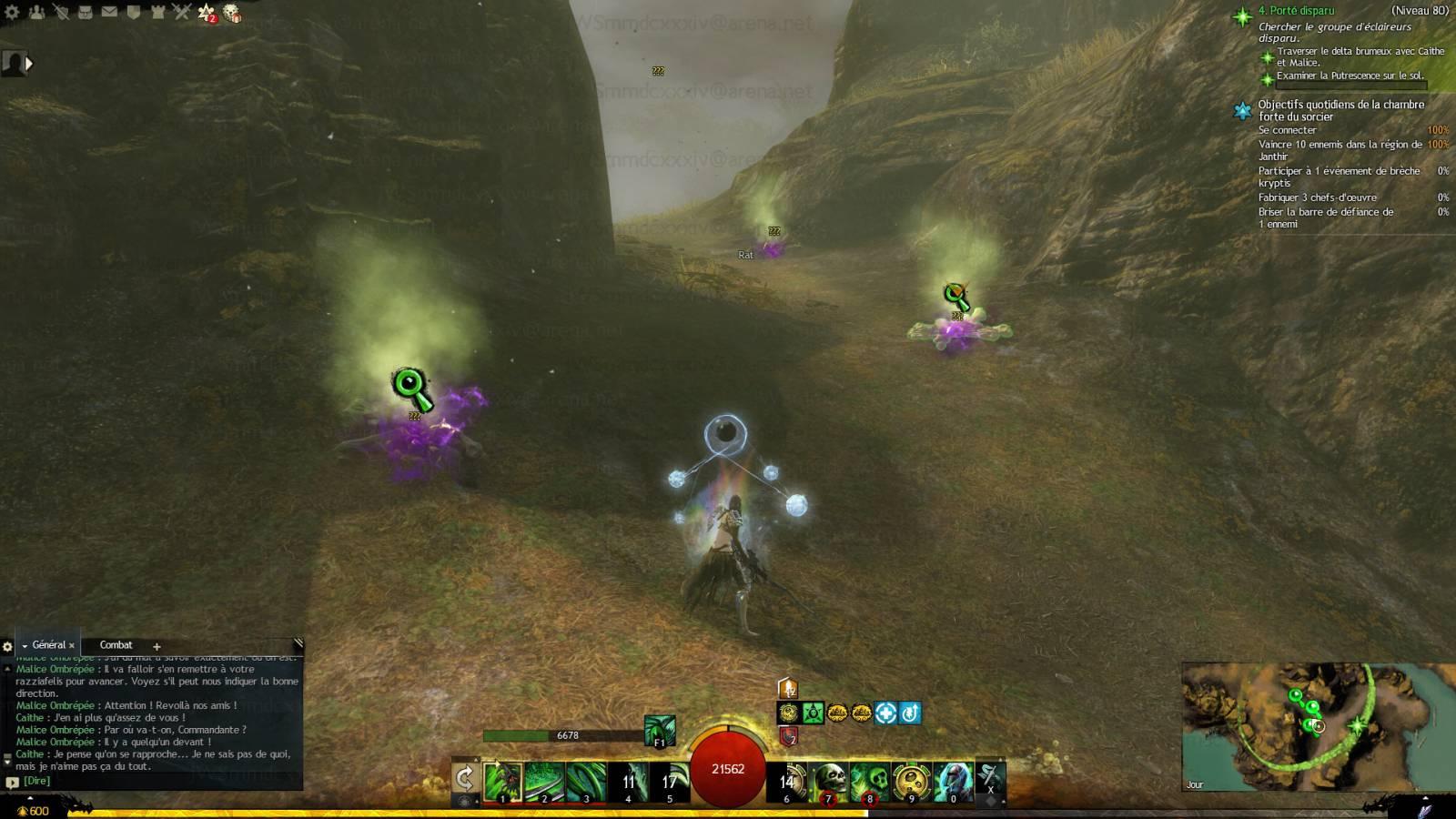This screenshot has width=1456, height=819.
Task: Open the mail envelope icon
Action: click(x=109, y=13)
